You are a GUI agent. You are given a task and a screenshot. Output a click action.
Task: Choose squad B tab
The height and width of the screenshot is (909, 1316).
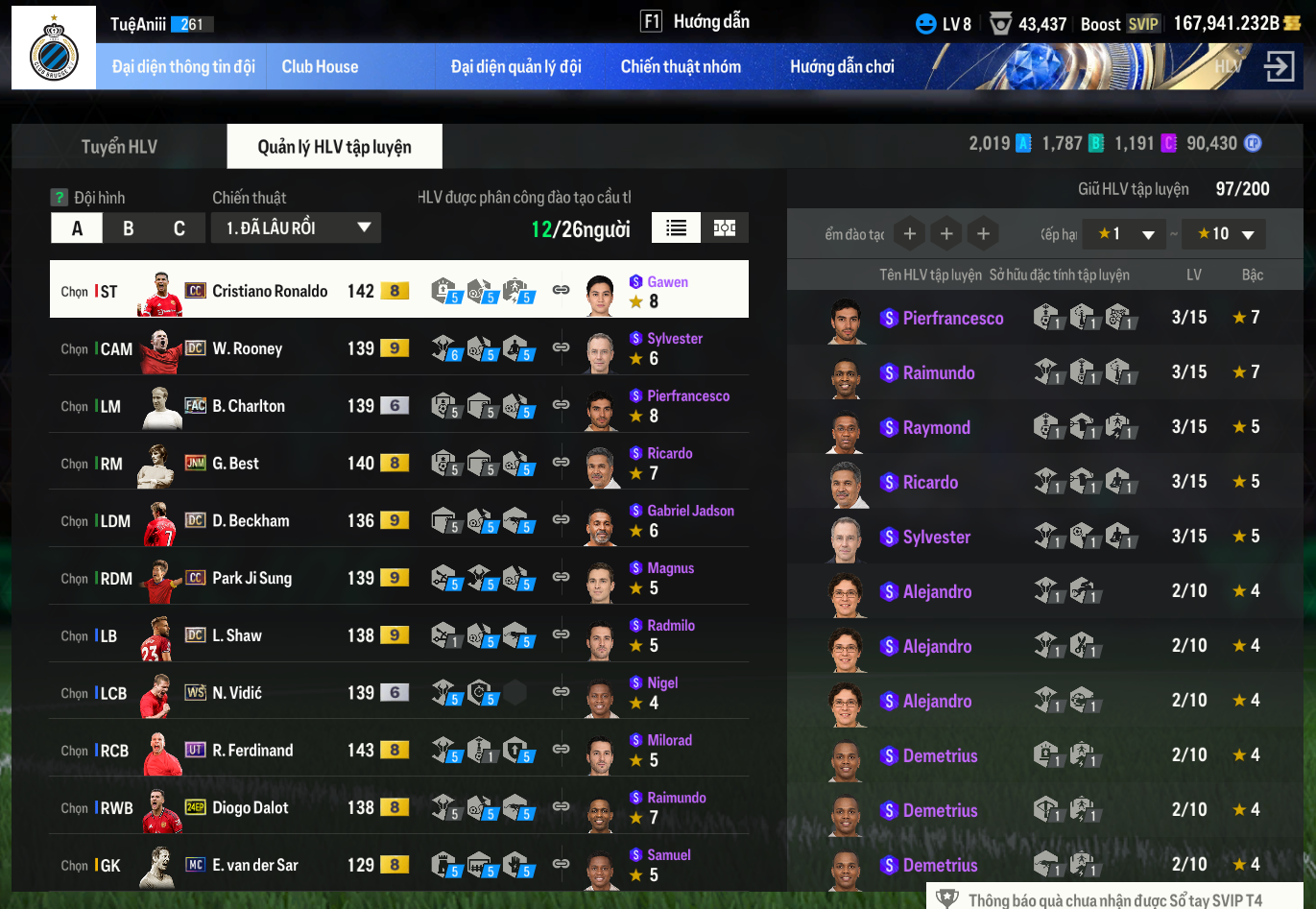coord(129,228)
